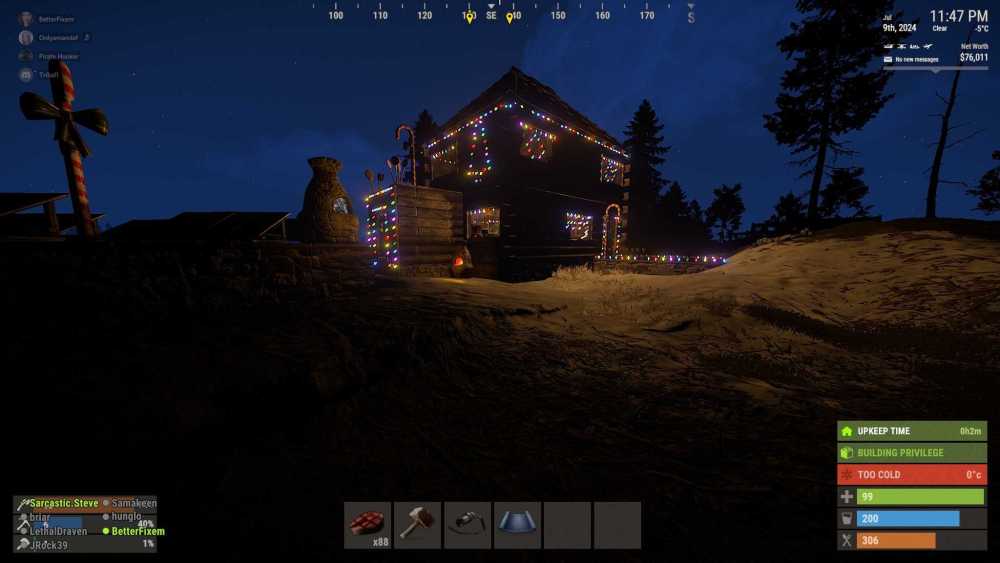
Task: Click the Discord-icon user in voice overlay
Action: (26, 75)
